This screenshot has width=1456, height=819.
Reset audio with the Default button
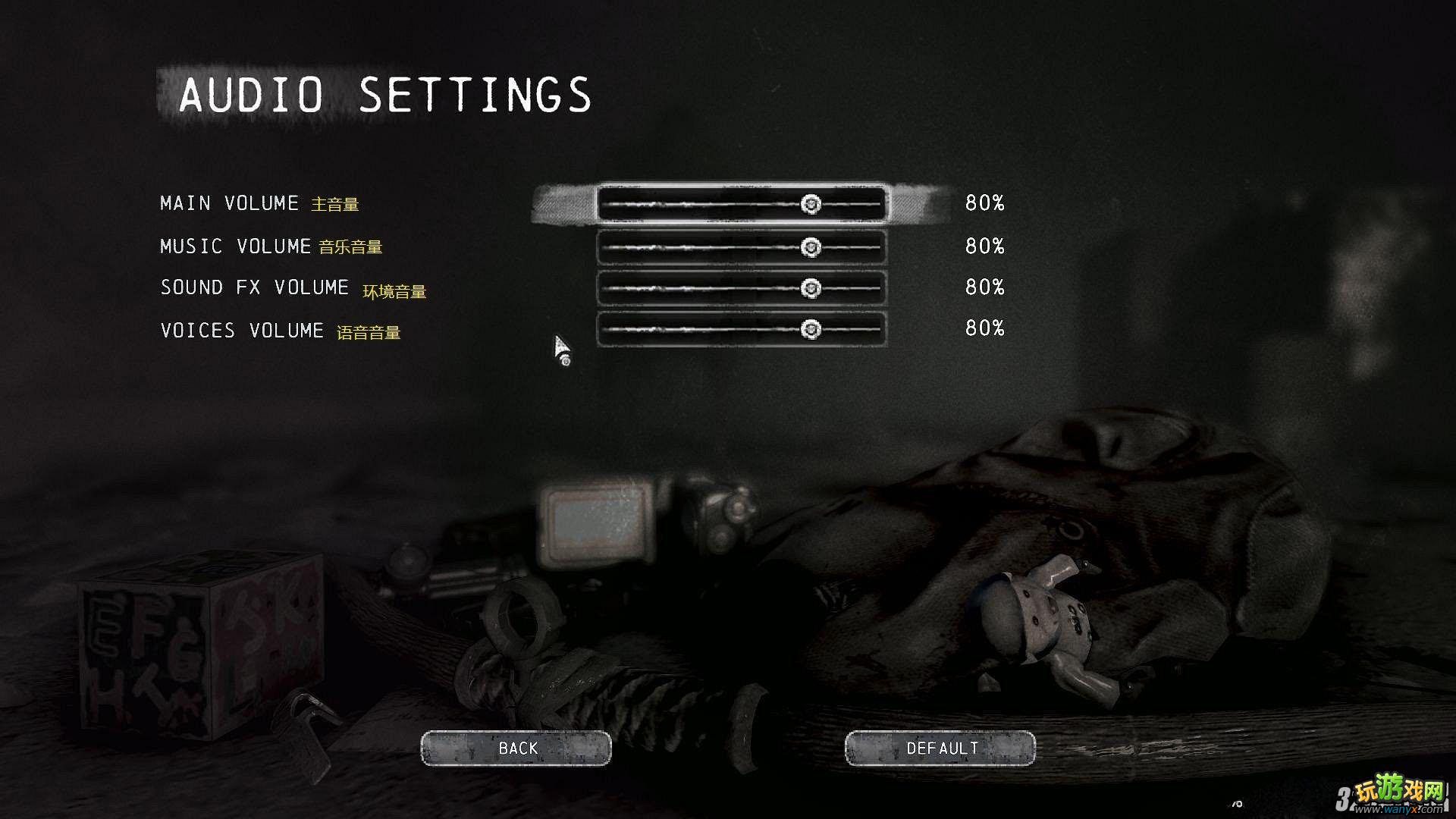coord(940,748)
